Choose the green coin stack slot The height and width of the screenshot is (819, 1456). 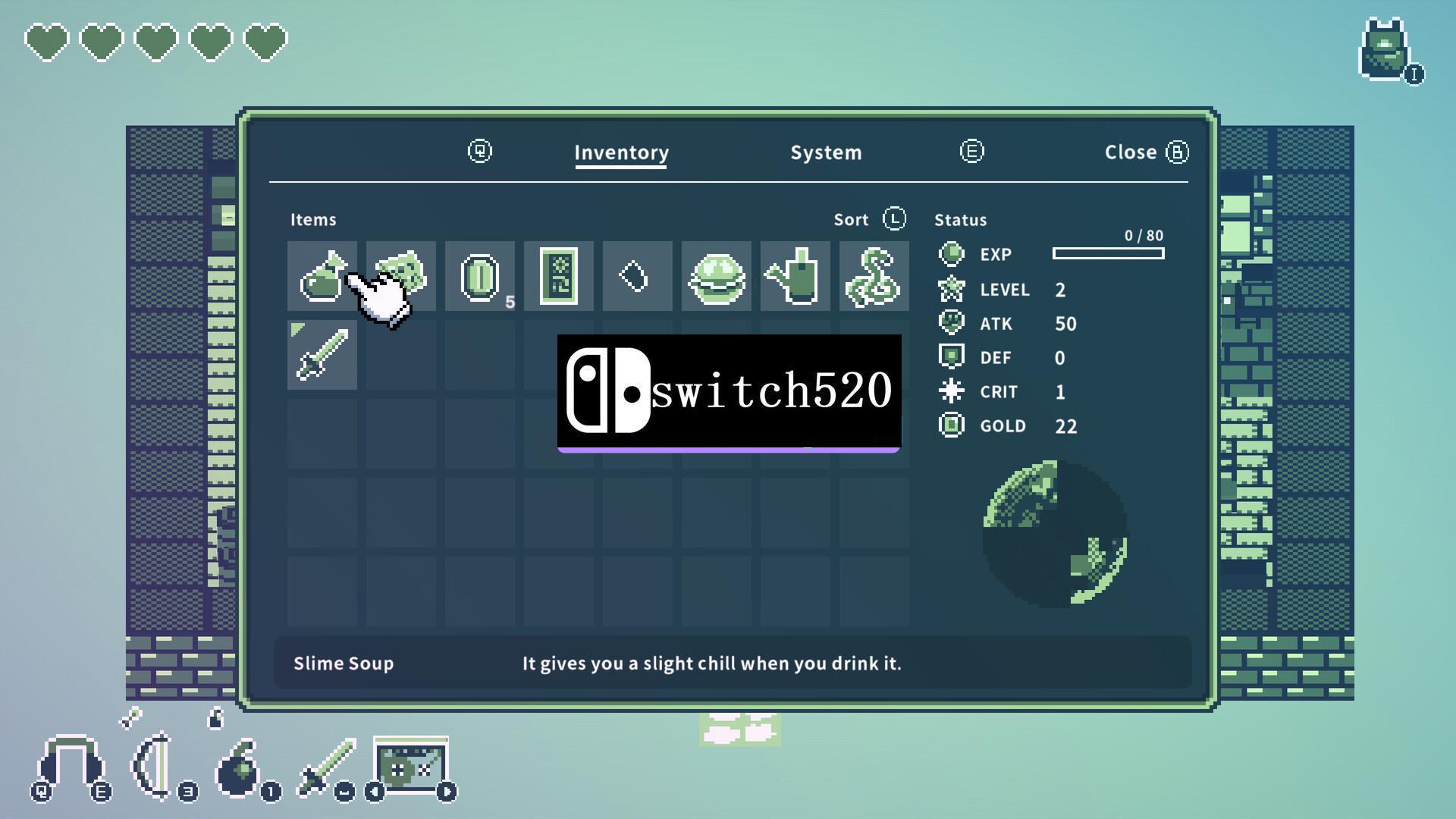point(479,276)
